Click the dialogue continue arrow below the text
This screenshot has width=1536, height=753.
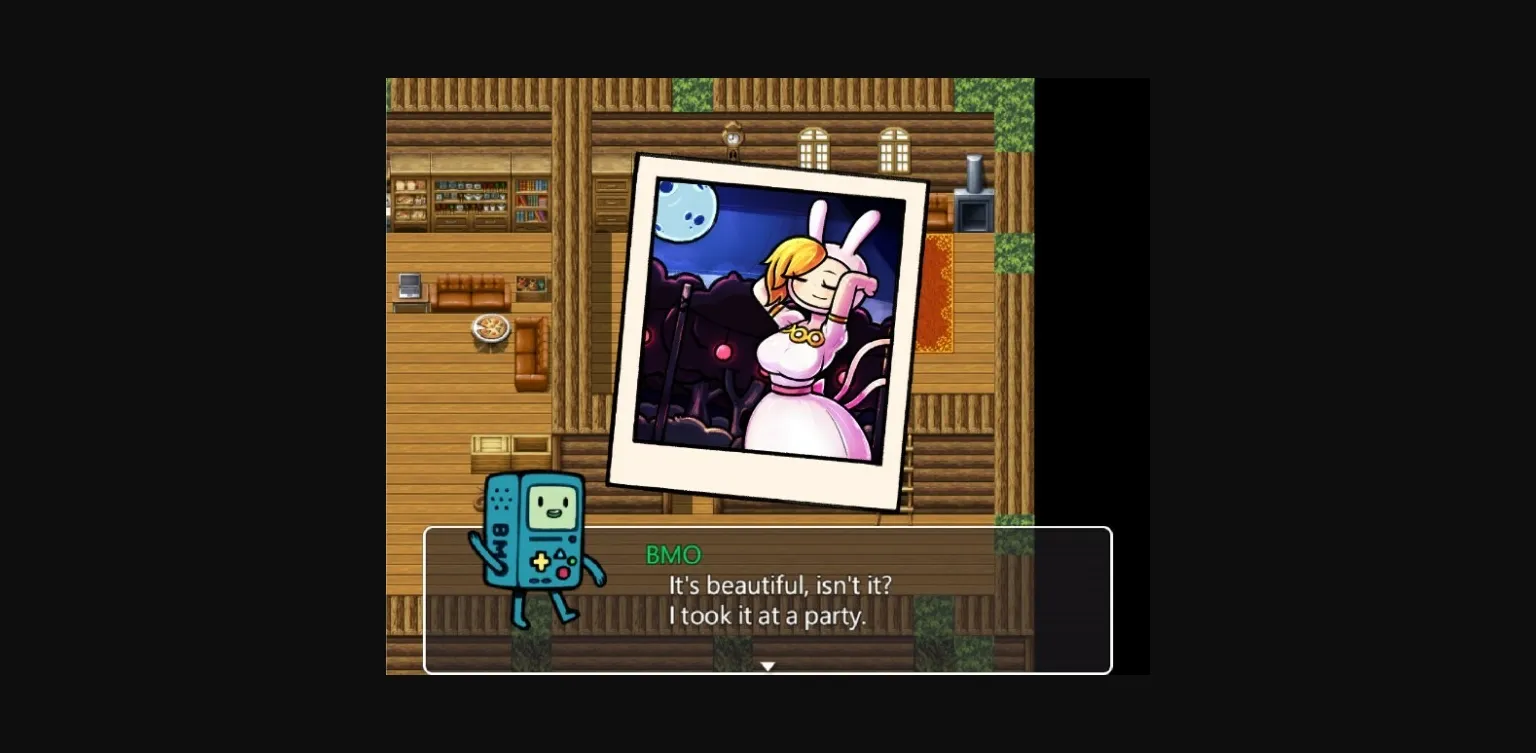pyautogui.click(x=767, y=665)
